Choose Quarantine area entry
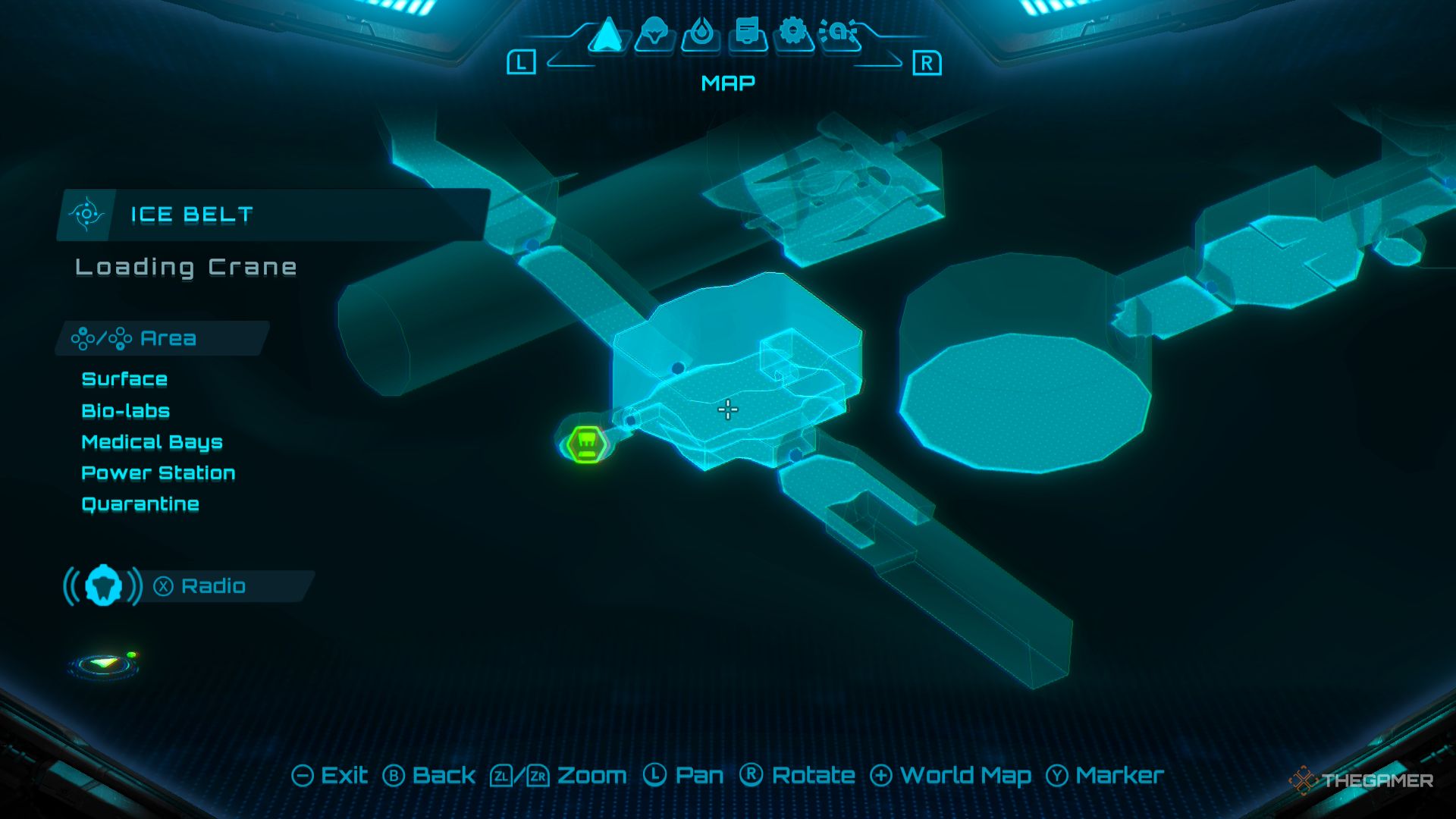This screenshot has height=819, width=1456. (141, 504)
